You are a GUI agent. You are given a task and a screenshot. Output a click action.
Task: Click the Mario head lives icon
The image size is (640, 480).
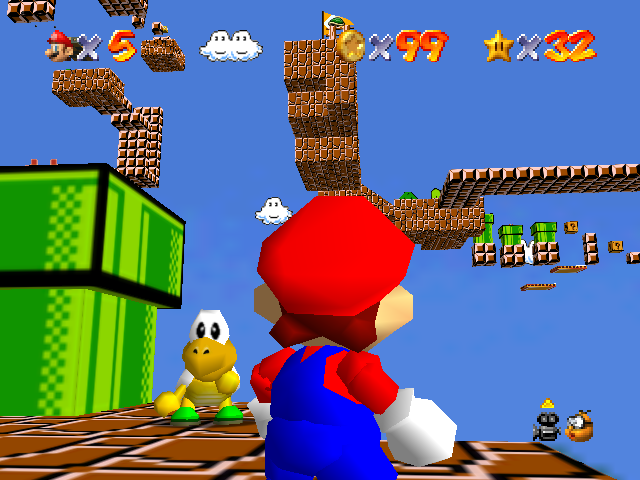60,44
